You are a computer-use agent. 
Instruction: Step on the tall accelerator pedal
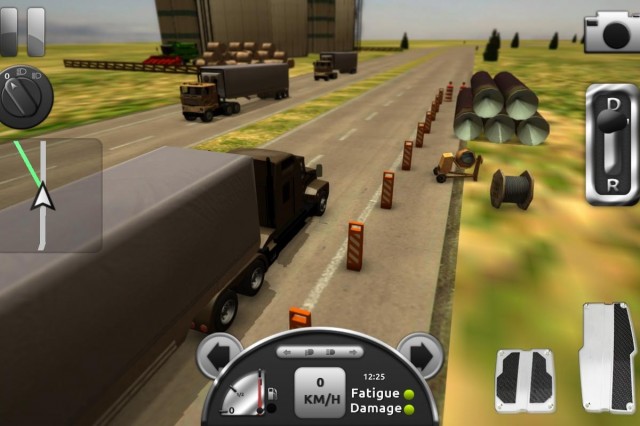click(607, 357)
